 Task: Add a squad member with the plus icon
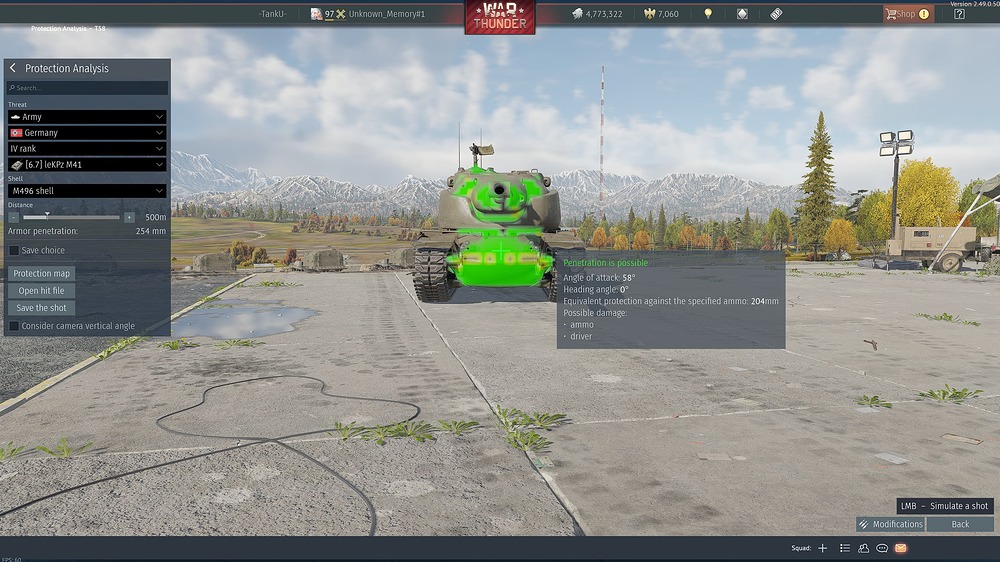[823, 548]
